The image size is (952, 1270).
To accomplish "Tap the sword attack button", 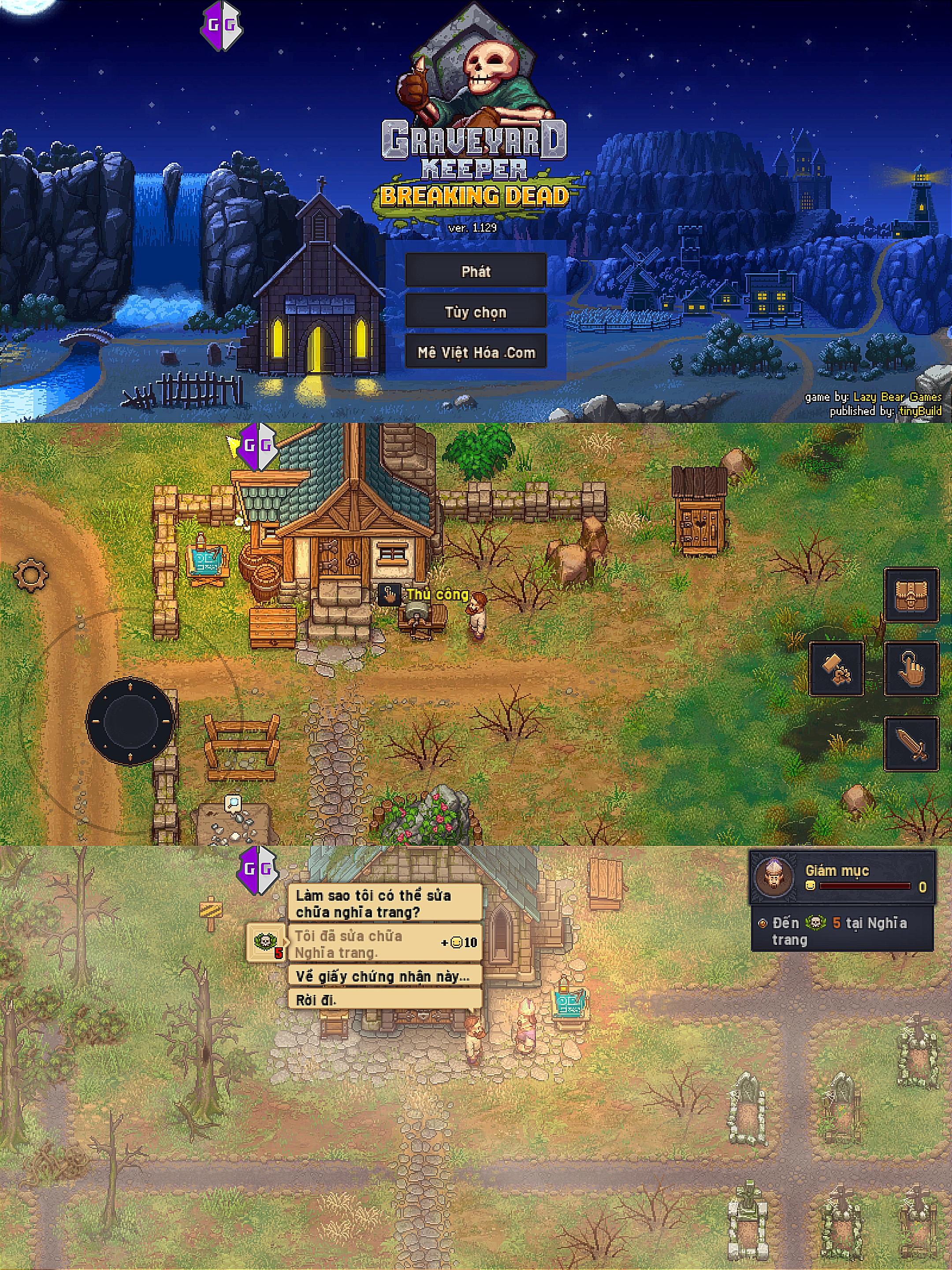I will coord(911,743).
